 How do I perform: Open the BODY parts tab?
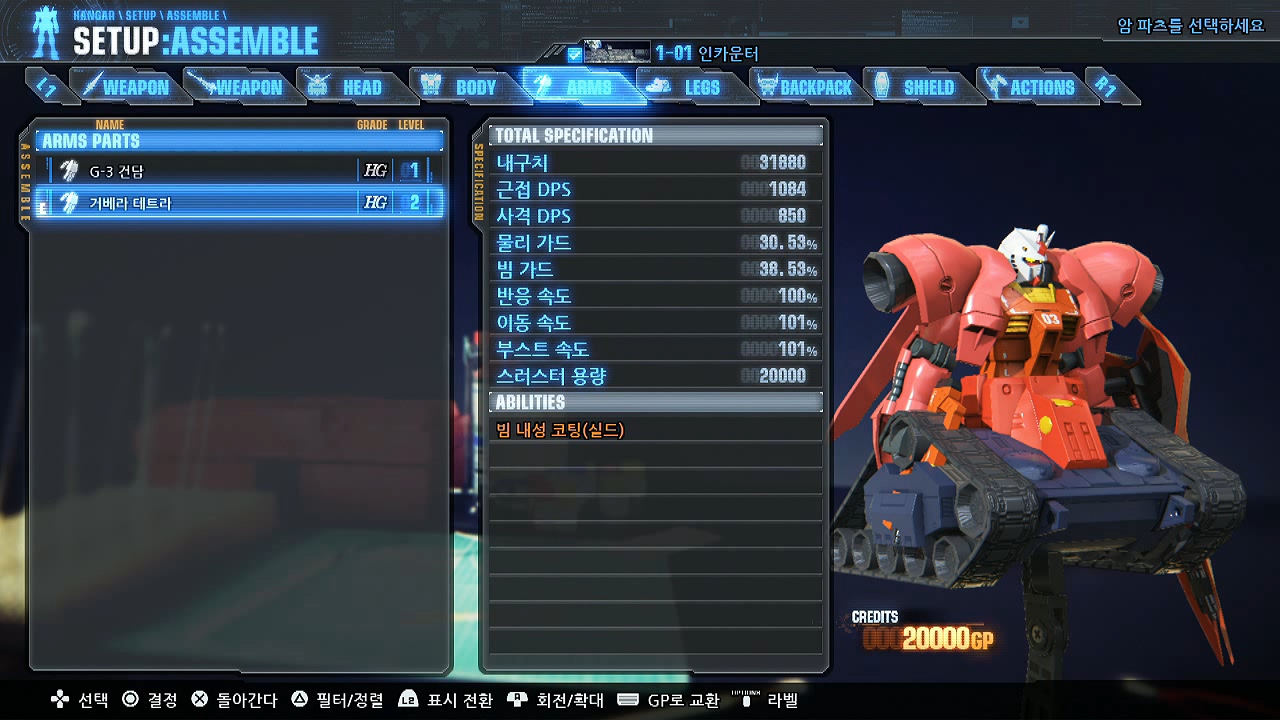point(462,87)
